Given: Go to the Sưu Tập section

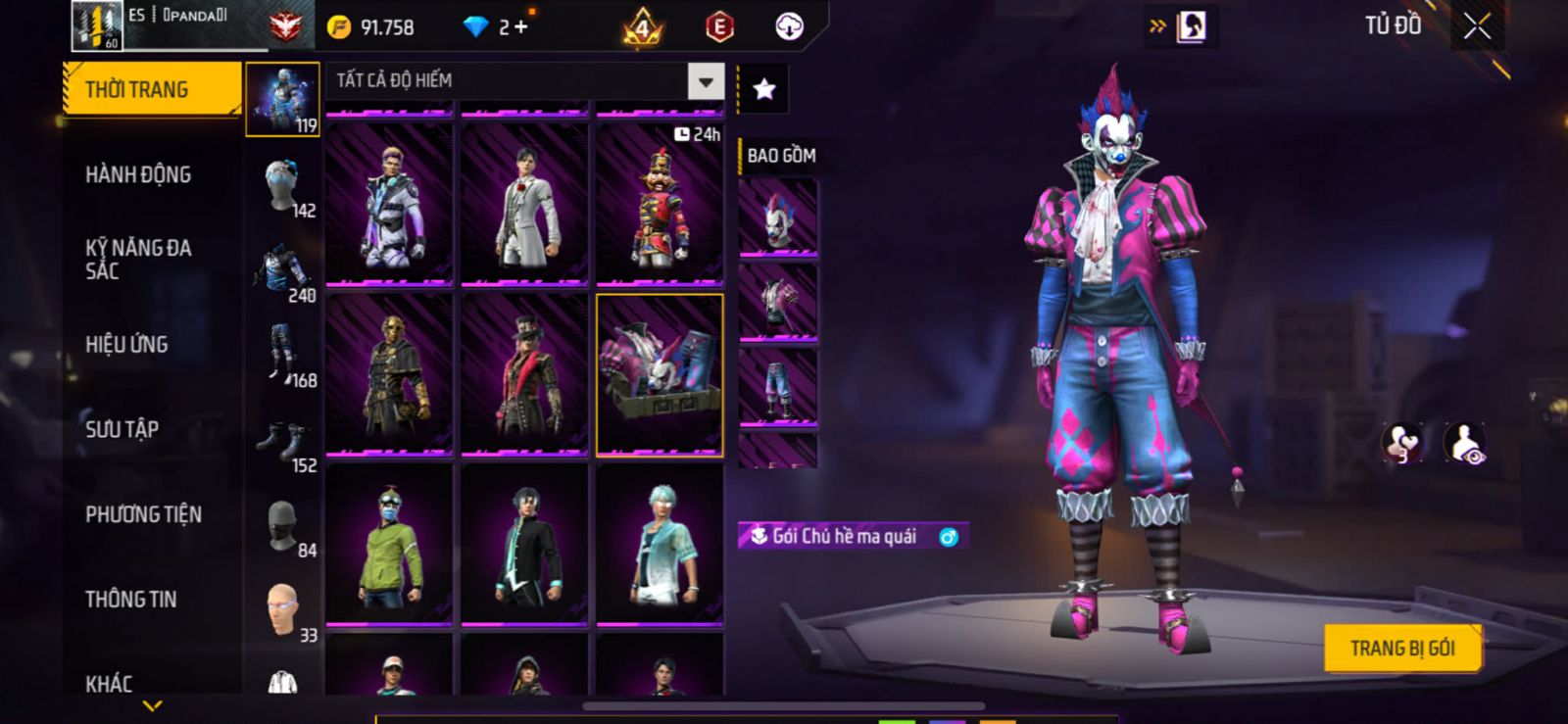Looking at the screenshot, I should point(122,429).
